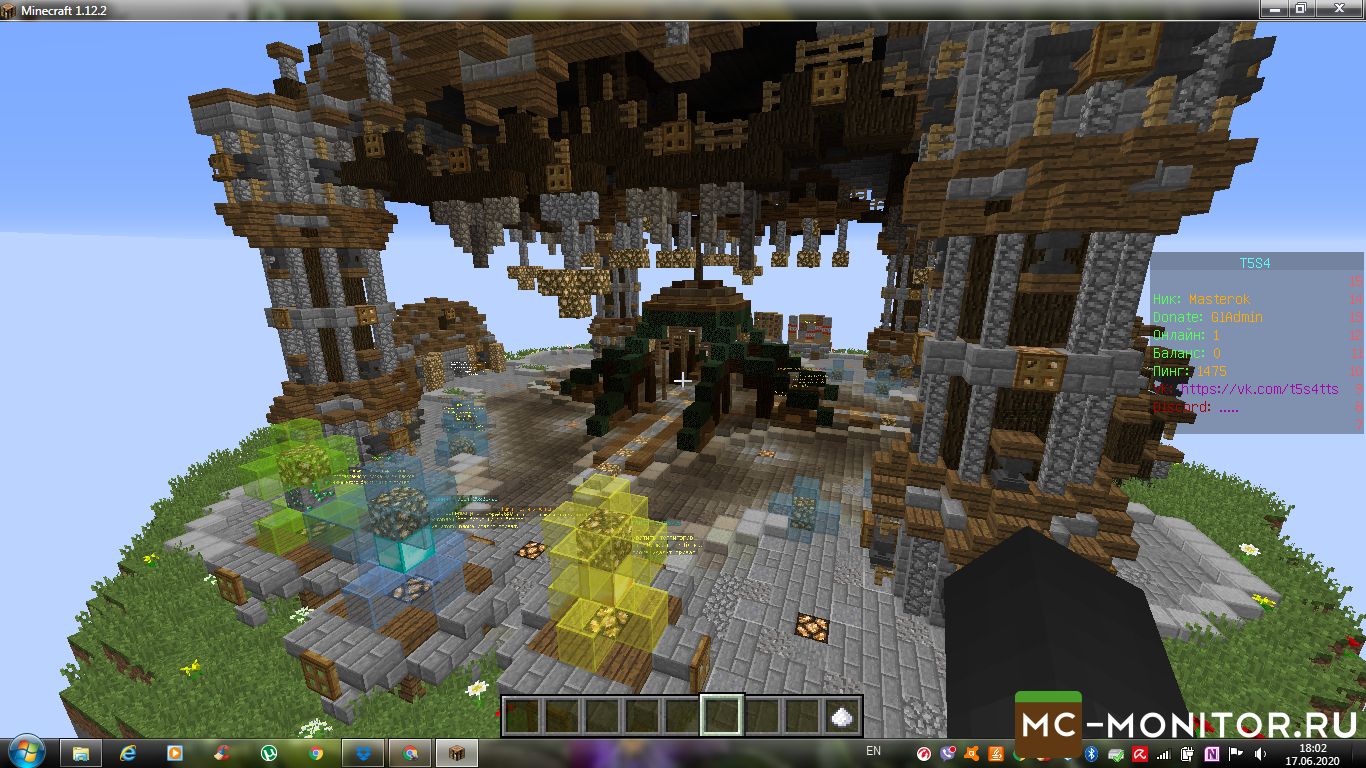Minimize the Minecraft window
Screen dimensions: 1366x768
(1274, 8)
